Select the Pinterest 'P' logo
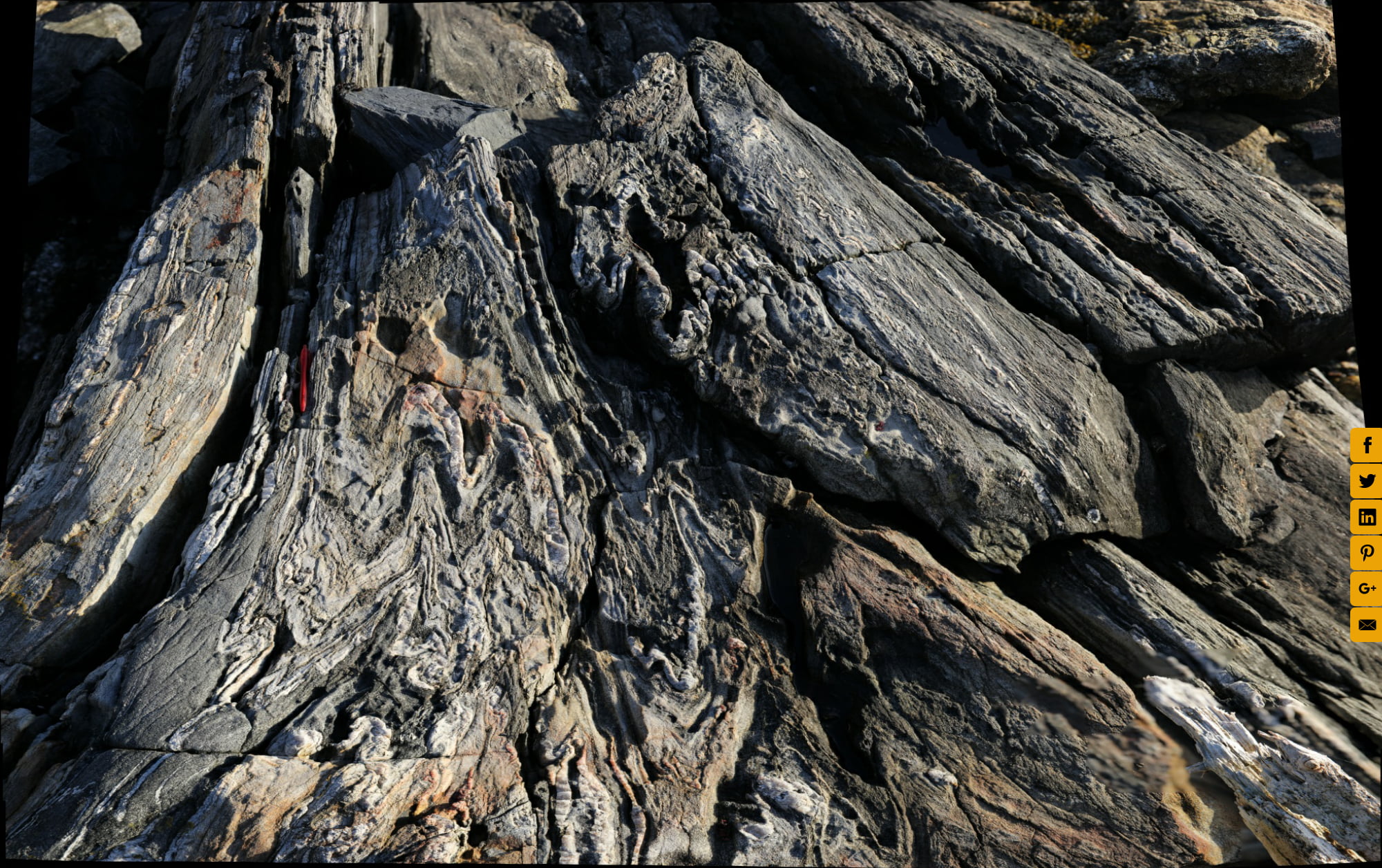Viewport: 1382px width, 868px height. (x=1366, y=551)
